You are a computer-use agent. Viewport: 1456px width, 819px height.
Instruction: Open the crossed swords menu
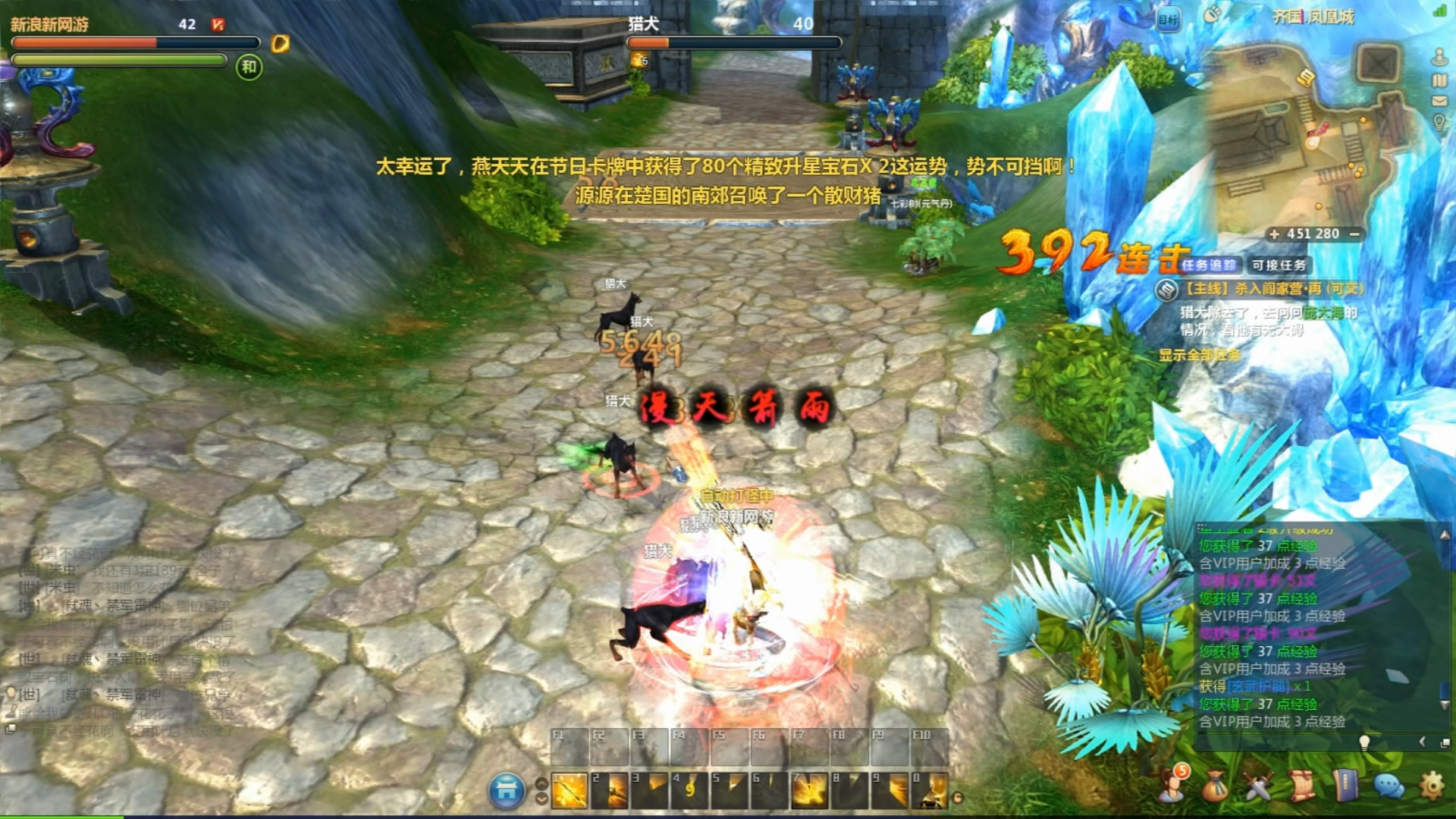pyautogui.click(x=1259, y=786)
